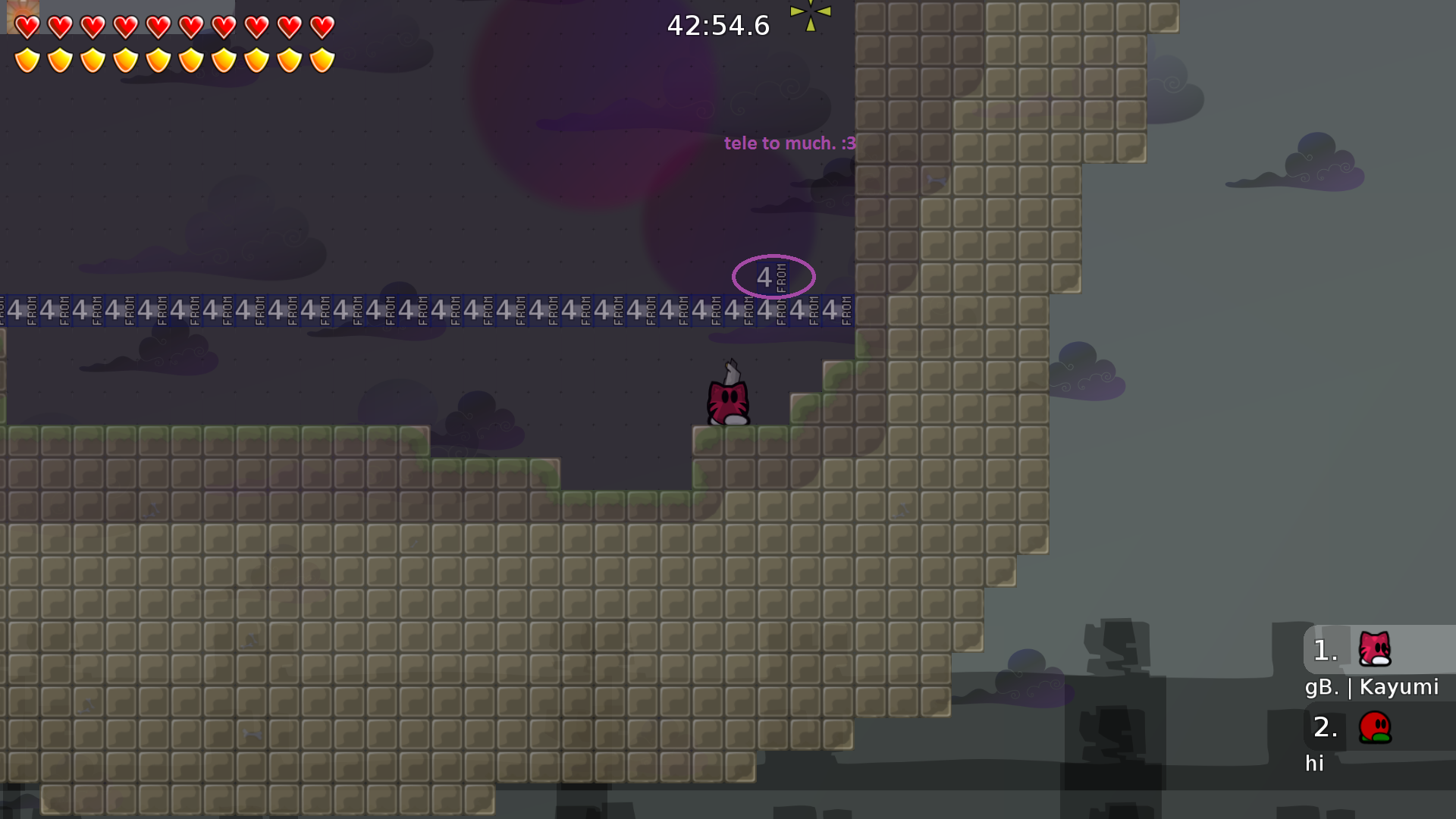Screen dimensions: 1456x819
Task: Click the circled number 4 teleport marker
Action: click(773, 277)
